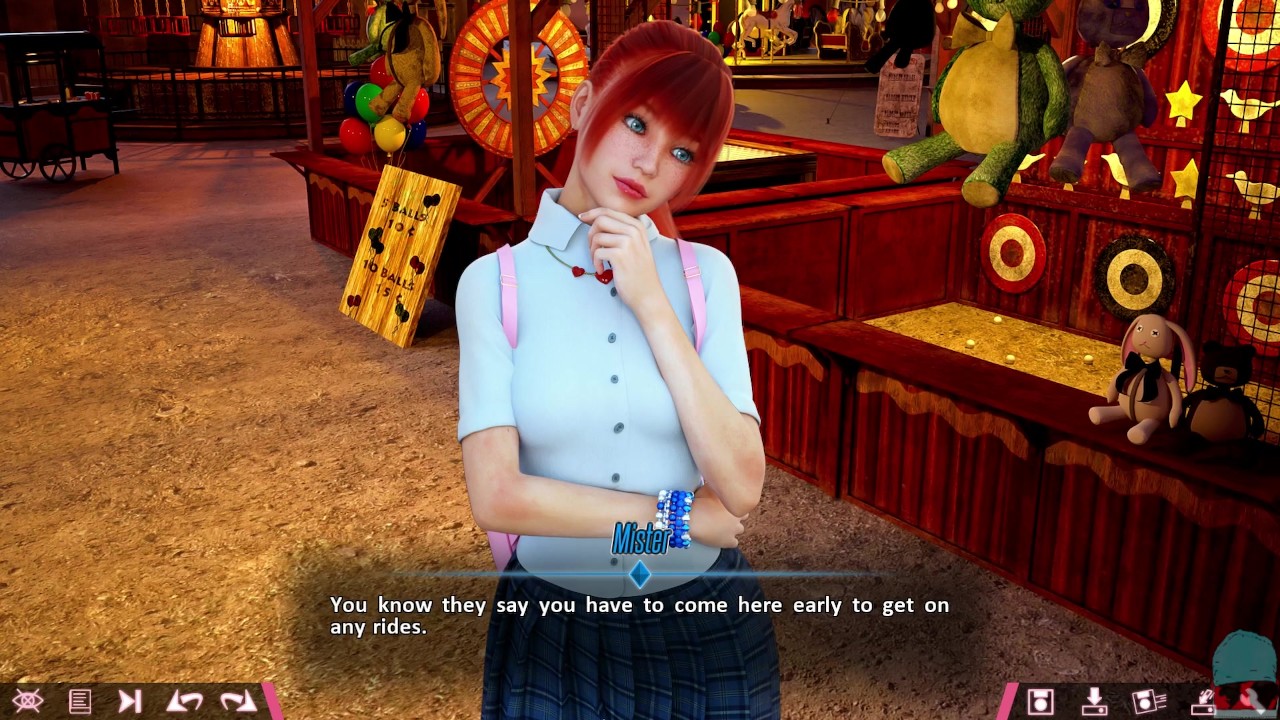Open the save game screen

(x=1040, y=701)
